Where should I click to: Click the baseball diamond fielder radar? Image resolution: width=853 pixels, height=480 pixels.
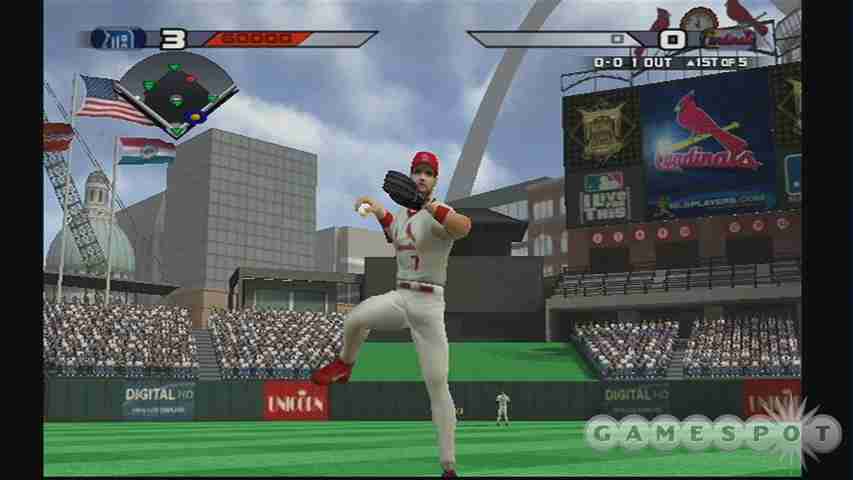tap(177, 93)
